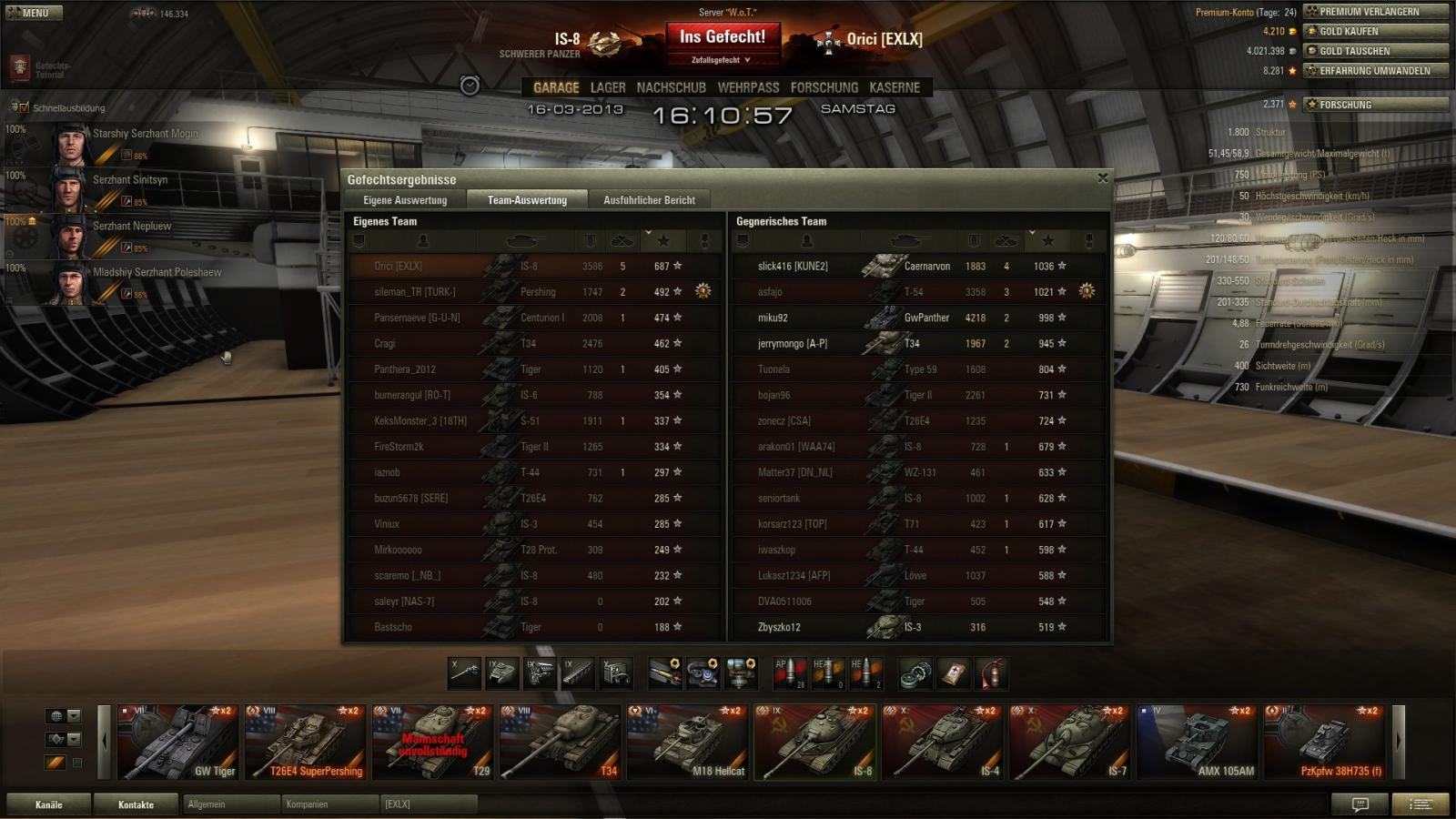Close the Gefechtsergebnisse results window

pos(1103,178)
